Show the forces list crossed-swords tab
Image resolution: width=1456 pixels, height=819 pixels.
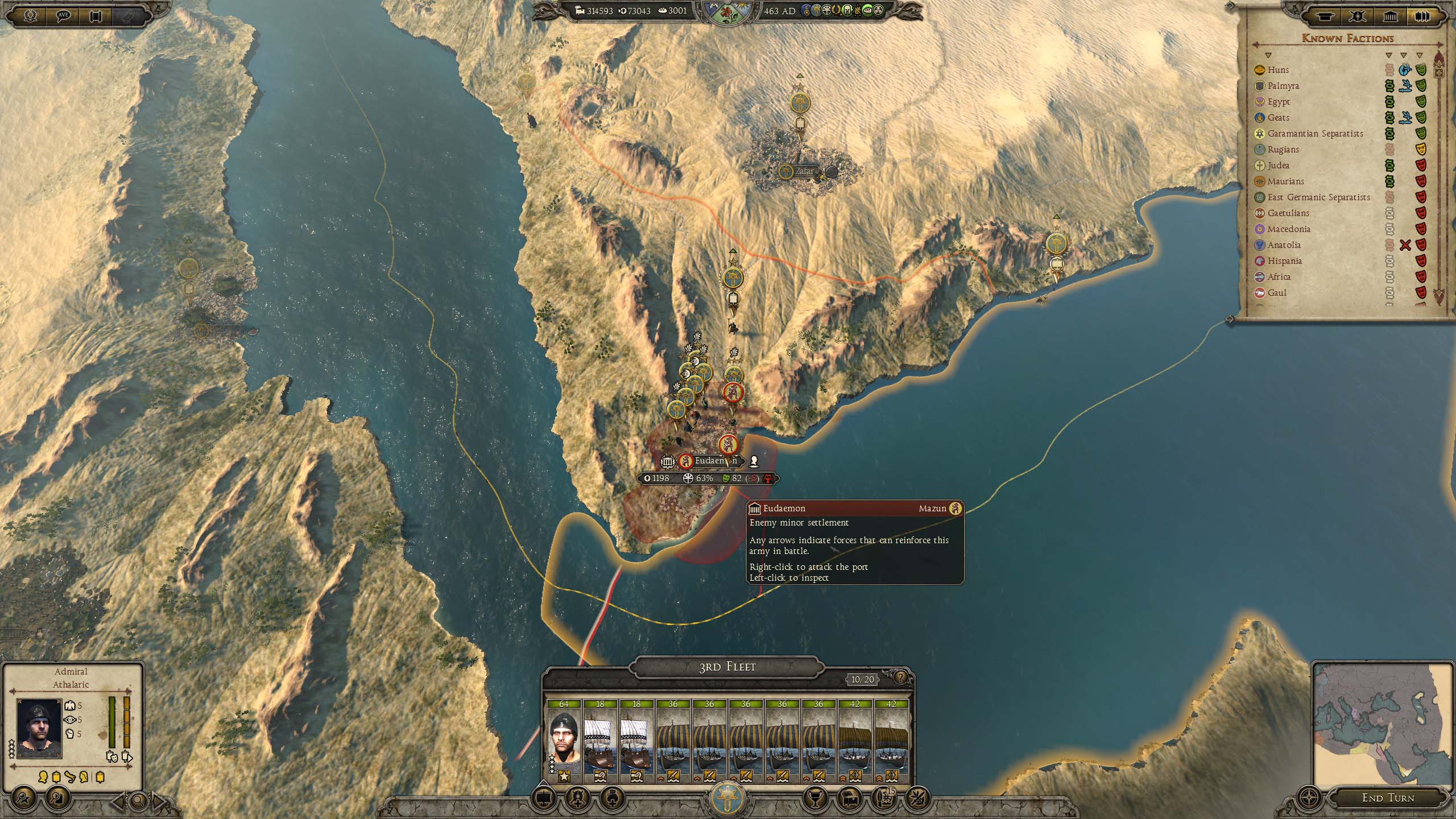click(1359, 16)
